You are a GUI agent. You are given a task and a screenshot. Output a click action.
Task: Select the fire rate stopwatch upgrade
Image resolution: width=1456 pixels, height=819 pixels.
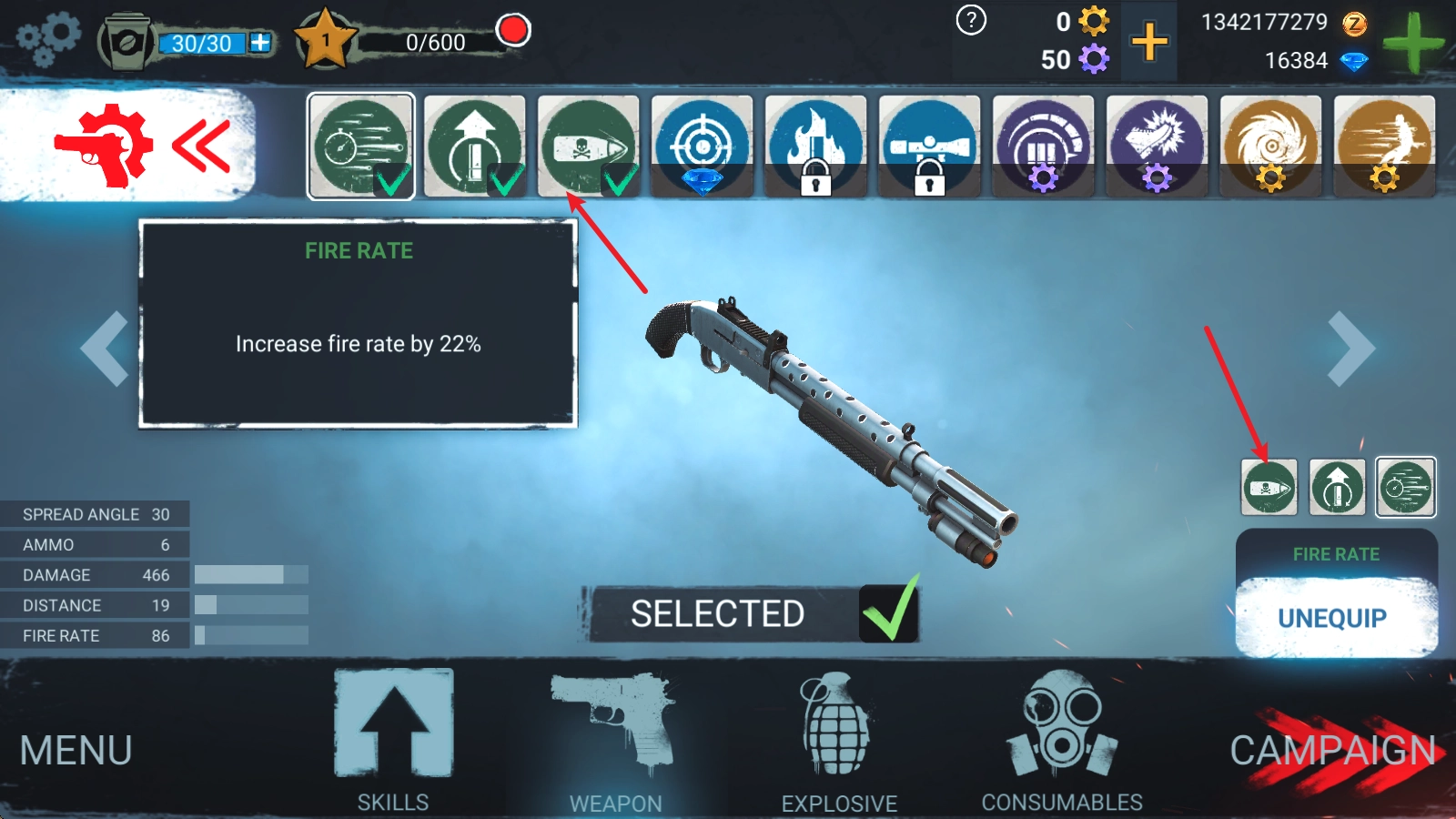coord(361,146)
